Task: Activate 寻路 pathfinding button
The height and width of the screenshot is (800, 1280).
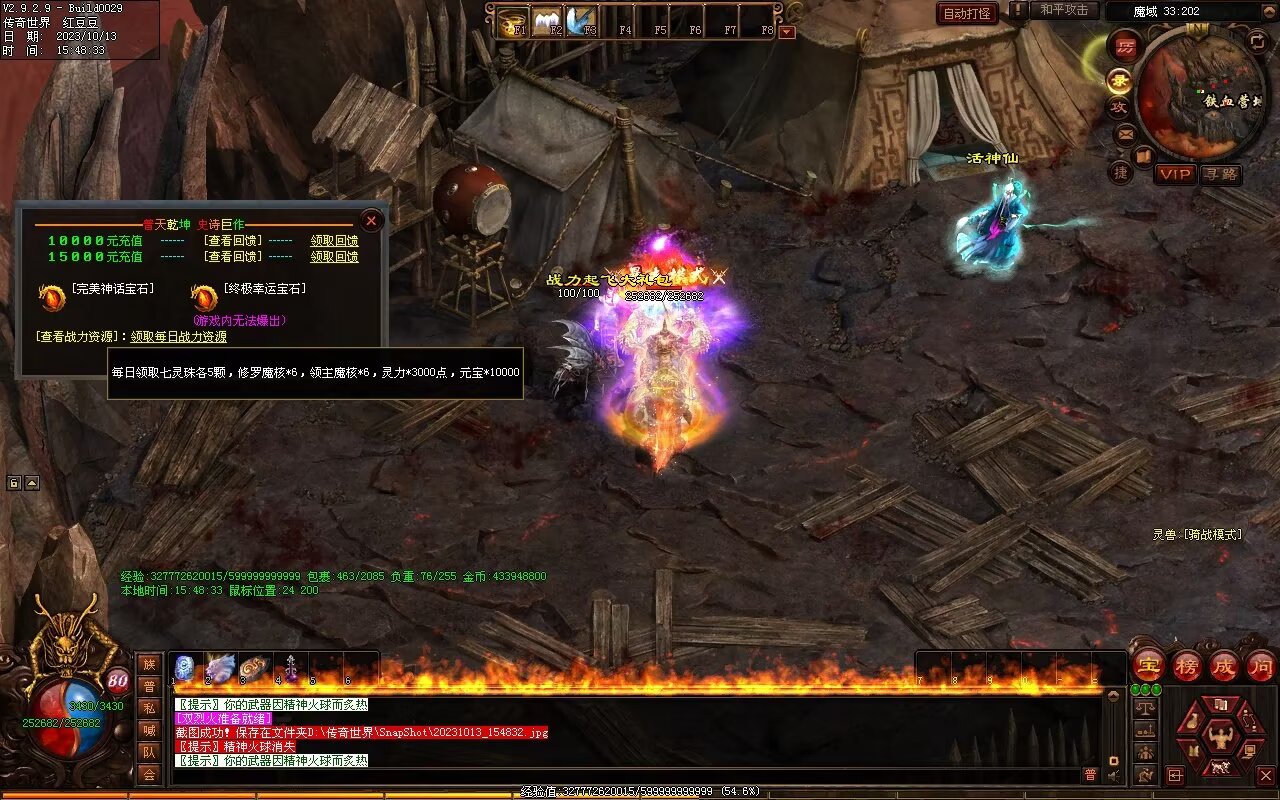Action: click(1221, 174)
